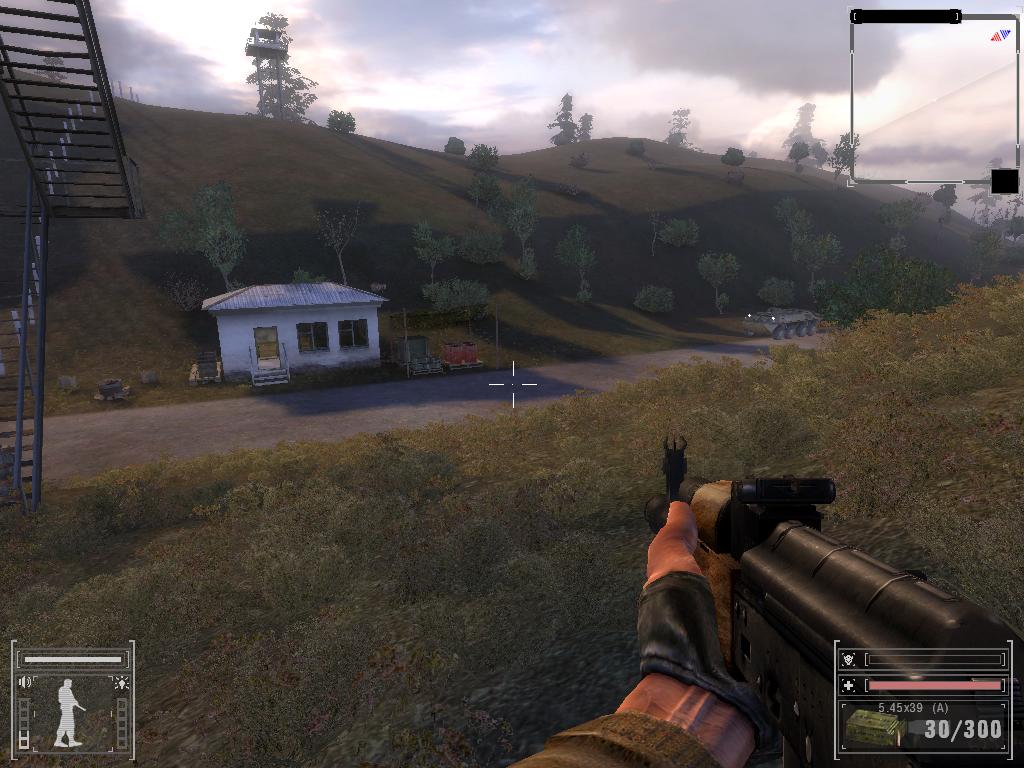Click the noise speaker indicator icon
The width and height of the screenshot is (1024, 768).
[25, 683]
